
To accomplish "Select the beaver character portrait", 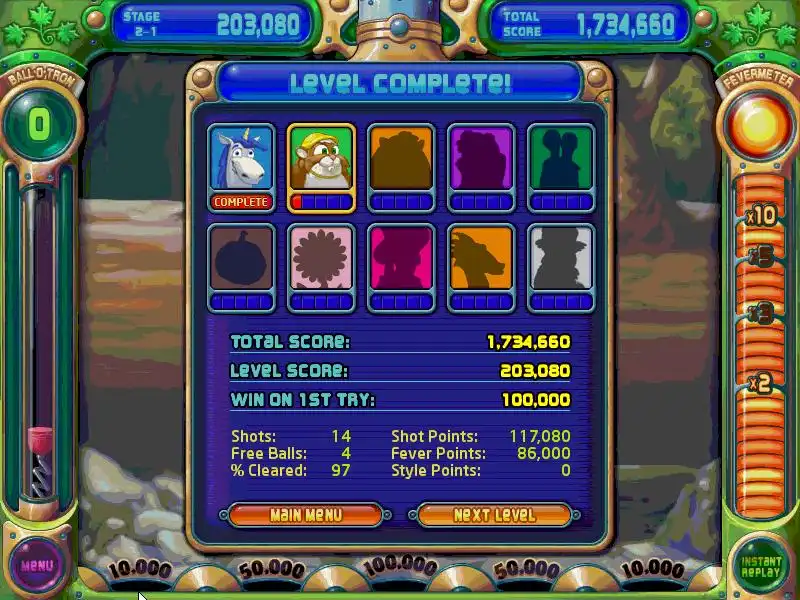I will pyautogui.click(x=321, y=160).
